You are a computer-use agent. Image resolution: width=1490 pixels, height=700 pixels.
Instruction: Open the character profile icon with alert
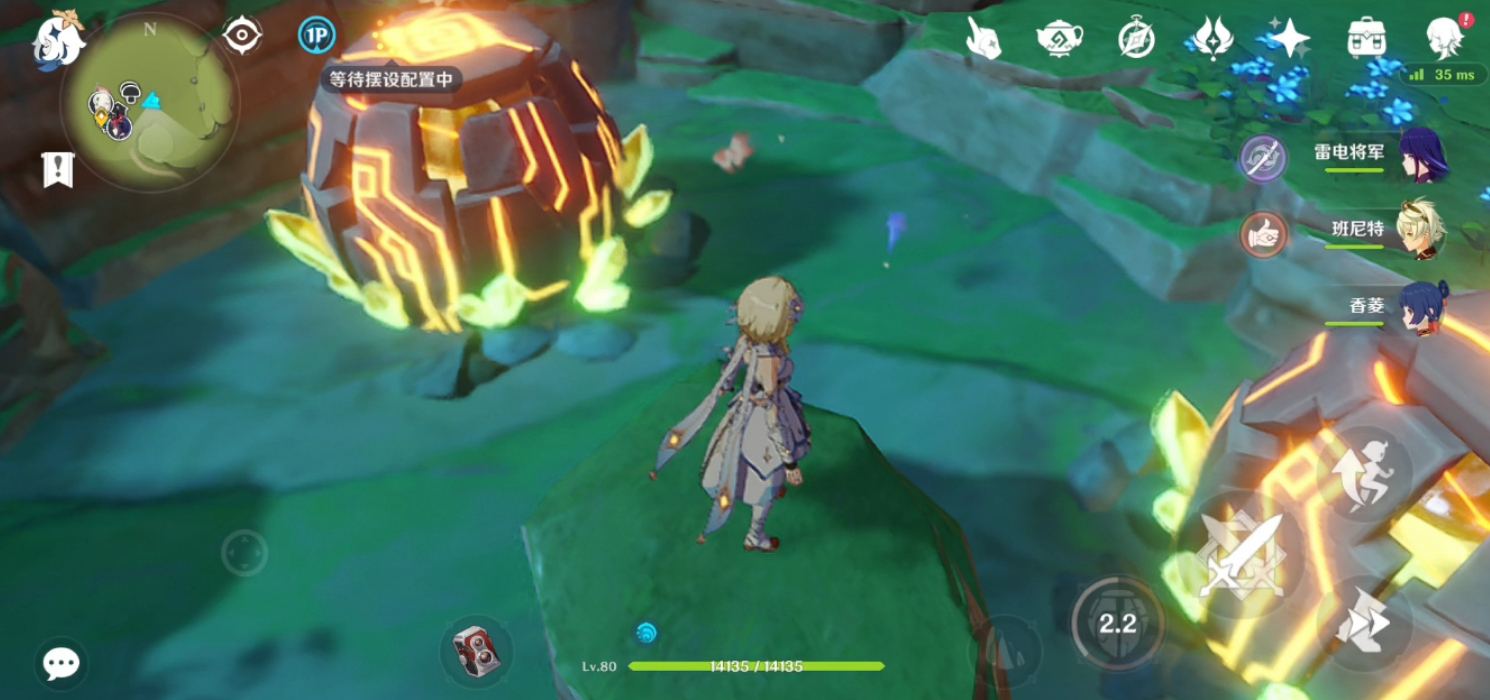click(x=1444, y=38)
